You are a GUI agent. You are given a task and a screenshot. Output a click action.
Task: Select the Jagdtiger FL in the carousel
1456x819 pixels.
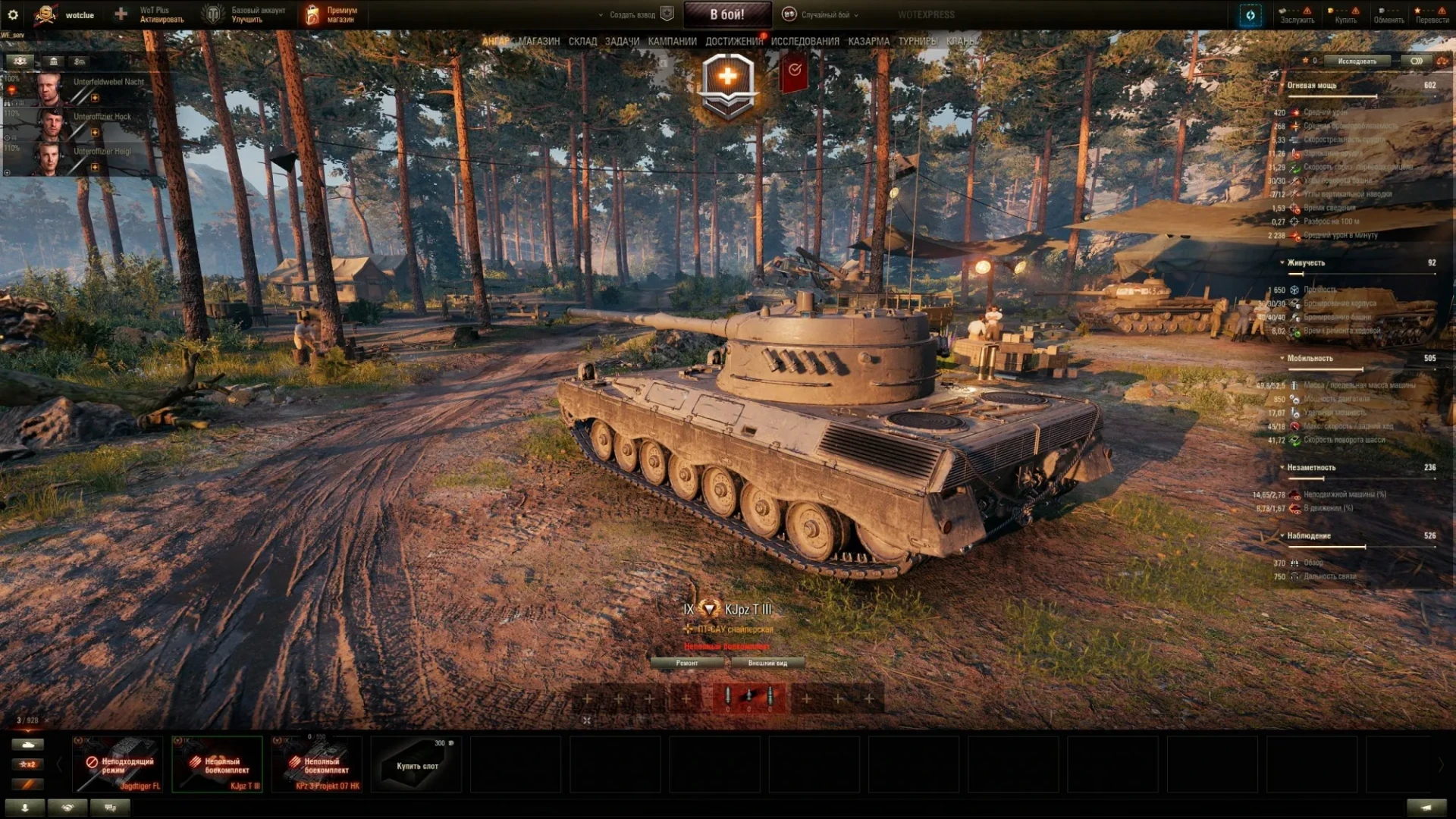pyautogui.click(x=118, y=764)
